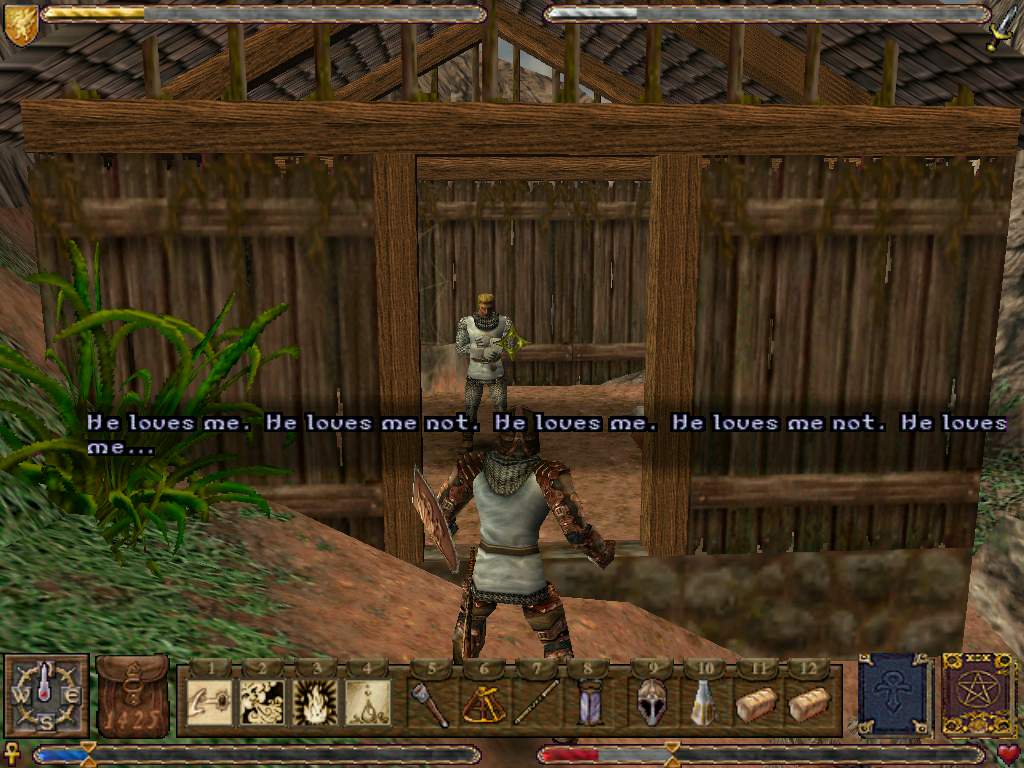Activate the flame spell in slot 3
The image size is (1024, 768).
(315, 701)
